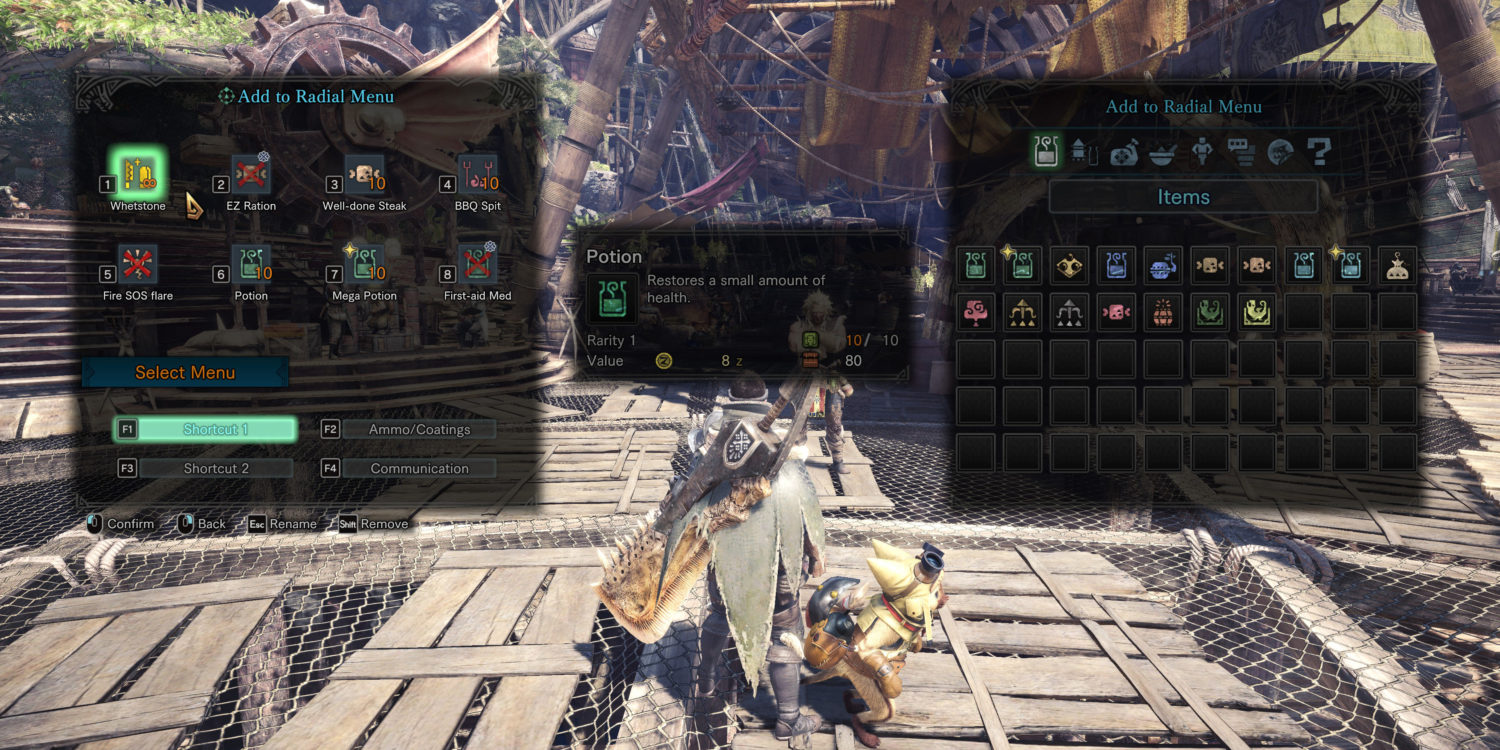Choose the blue fish item in grid
Image resolution: width=1500 pixels, height=750 pixels.
coord(1163,264)
